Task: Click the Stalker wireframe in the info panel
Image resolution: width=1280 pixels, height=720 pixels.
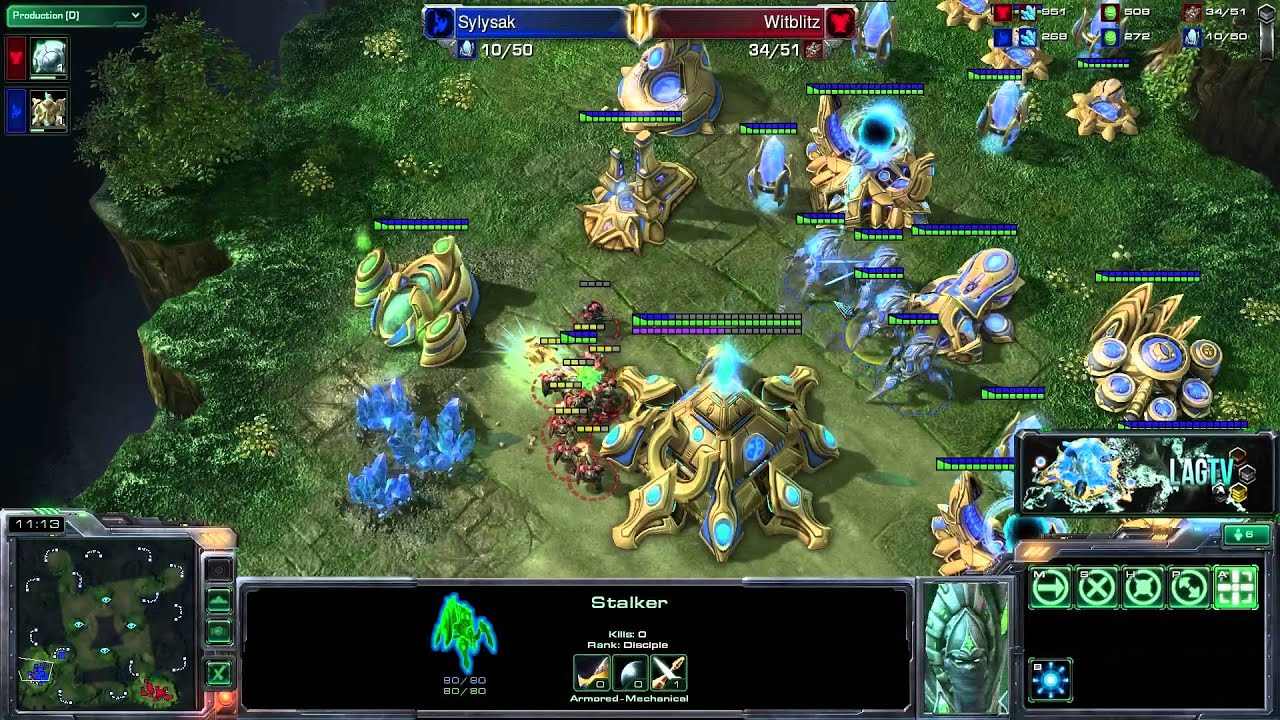Action: pyautogui.click(x=464, y=632)
